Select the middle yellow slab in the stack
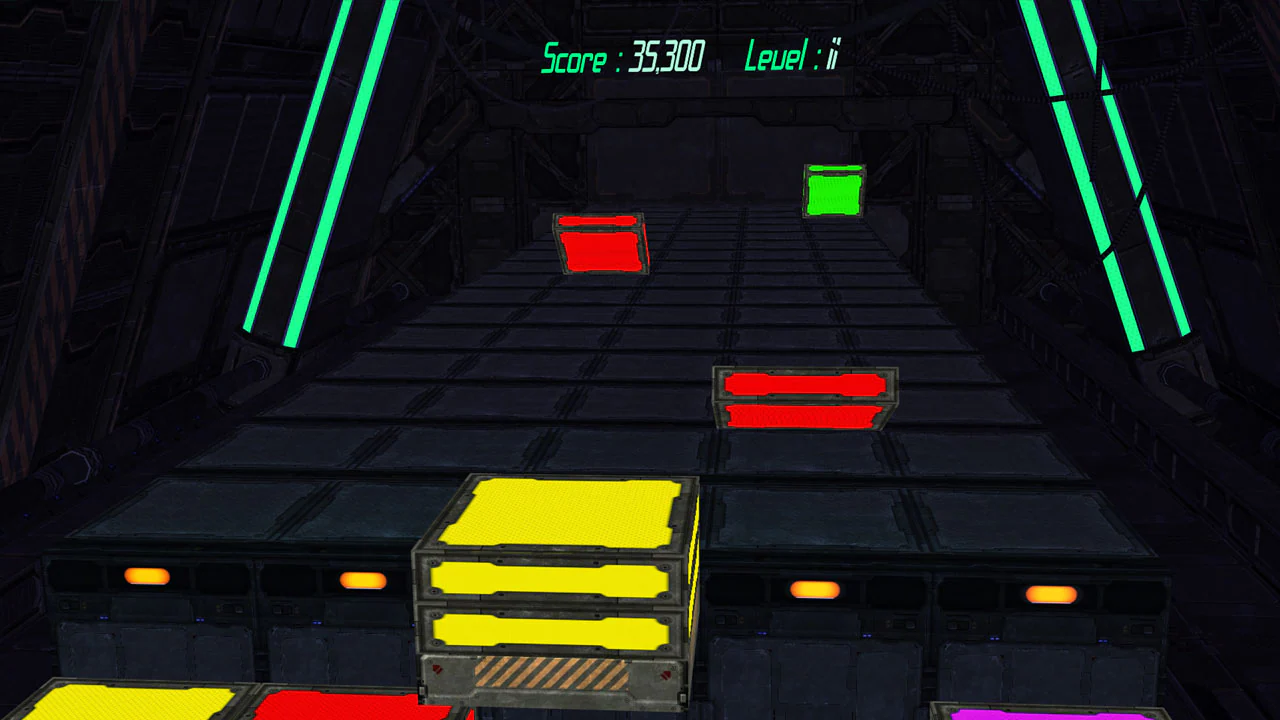 coord(550,580)
